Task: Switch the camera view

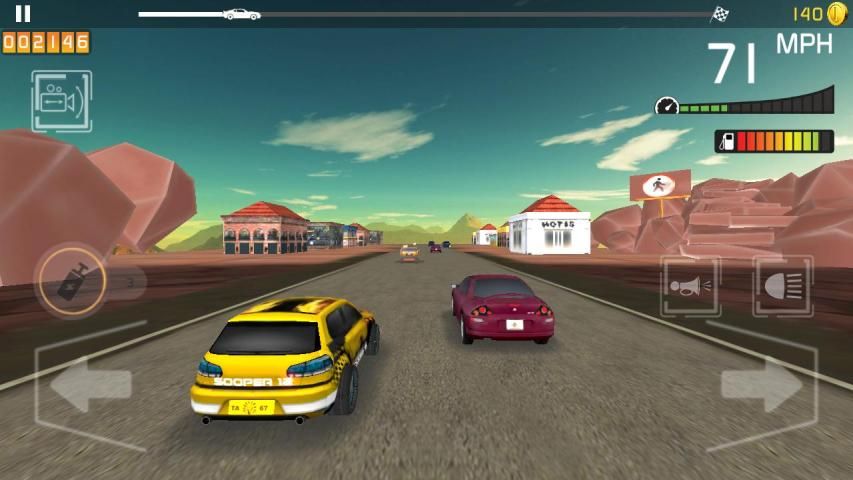Action: (61, 101)
